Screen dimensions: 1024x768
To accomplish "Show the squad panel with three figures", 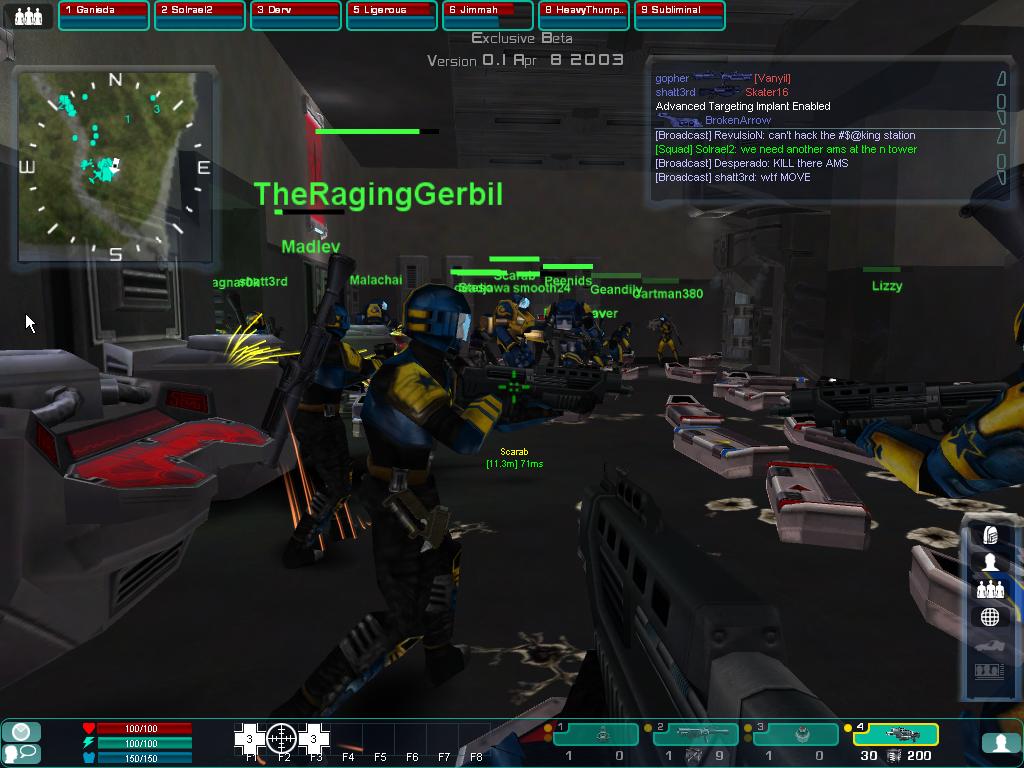I will [990, 590].
